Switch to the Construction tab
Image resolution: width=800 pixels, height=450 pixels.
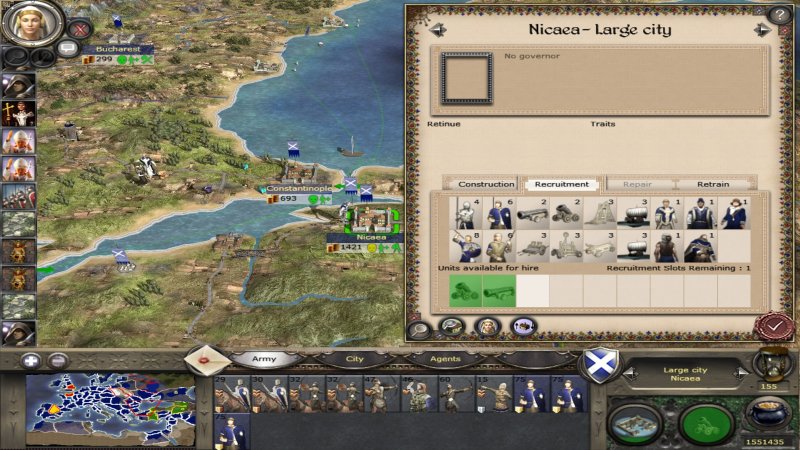486,184
